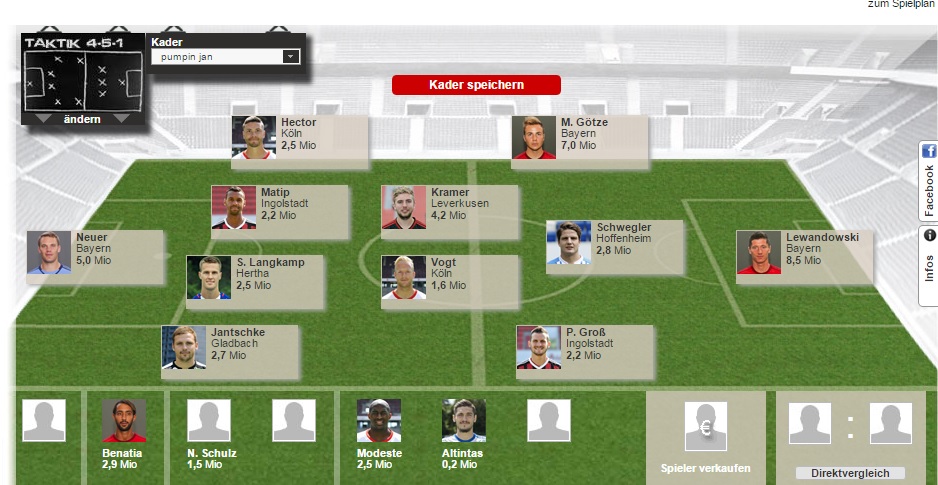Select Jantschke of Gladbach
Image resolution: width=938 pixels, height=485 pixels.
pos(229,347)
